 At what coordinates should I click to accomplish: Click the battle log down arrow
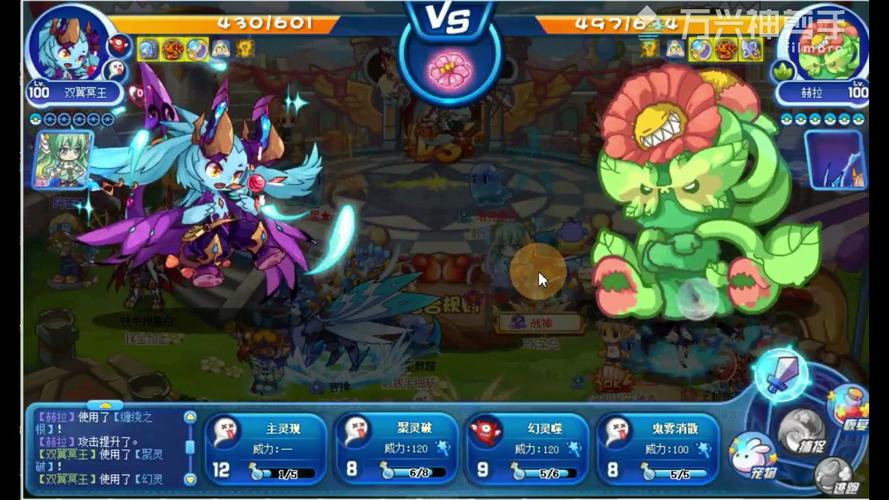[x=190, y=480]
